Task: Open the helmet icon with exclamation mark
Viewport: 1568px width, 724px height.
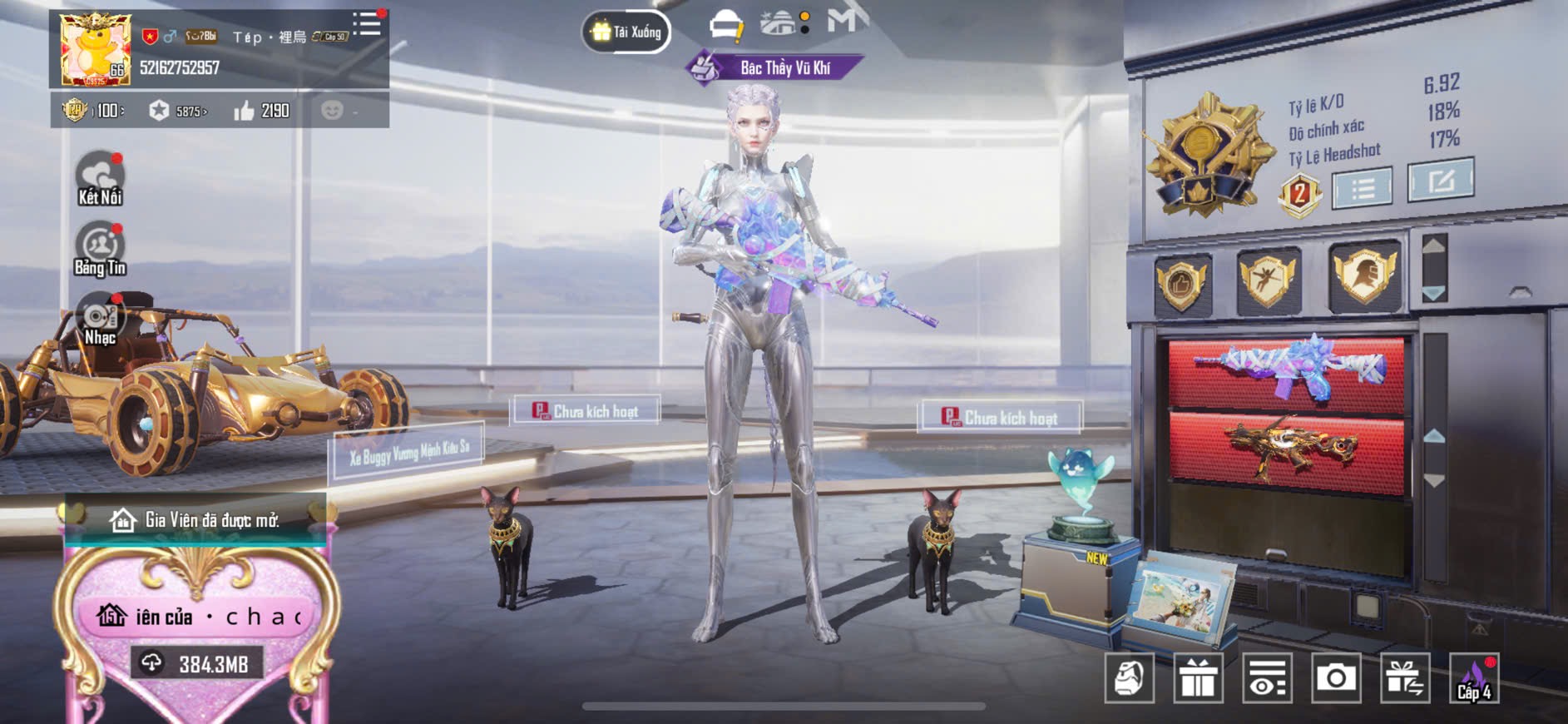Action: click(x=725, y=25)
